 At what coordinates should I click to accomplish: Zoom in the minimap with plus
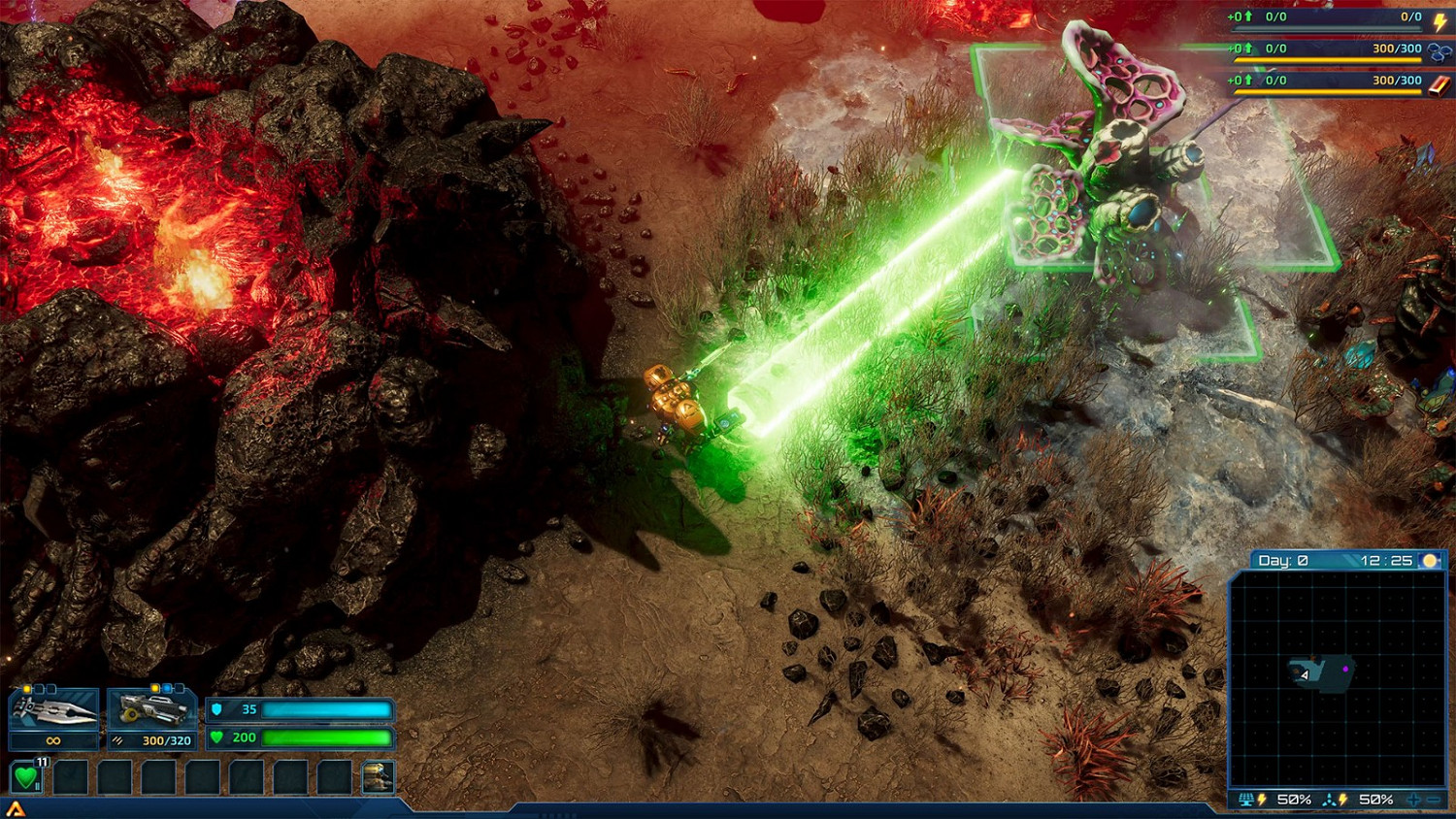[1413, 800]
